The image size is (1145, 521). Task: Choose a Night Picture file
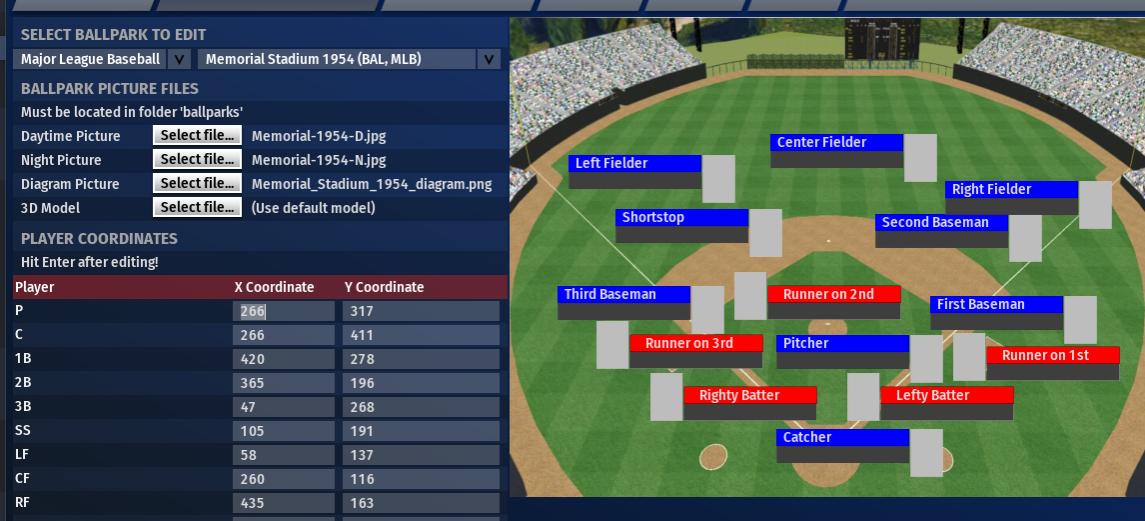click(198, 159)
